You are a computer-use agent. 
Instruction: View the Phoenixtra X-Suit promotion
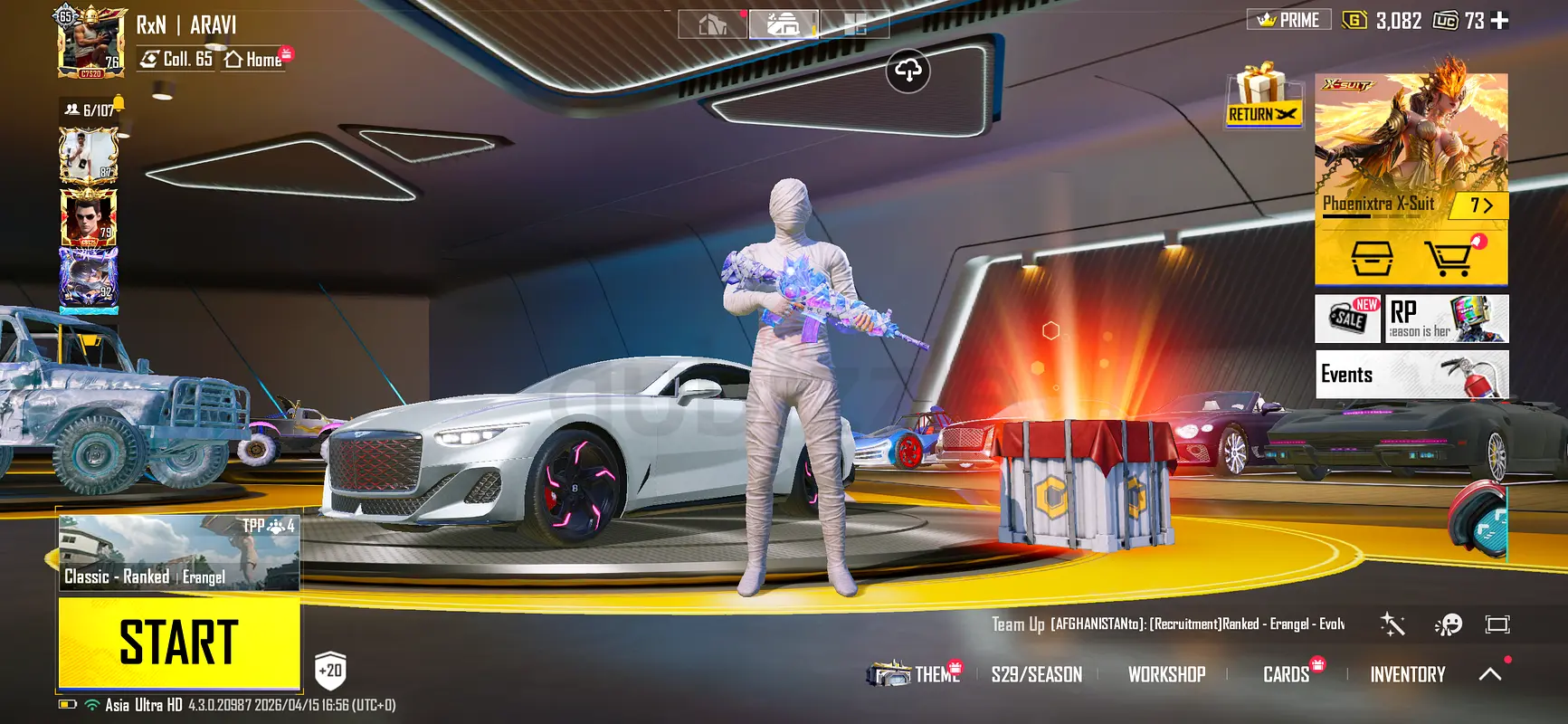(1411, 145)
